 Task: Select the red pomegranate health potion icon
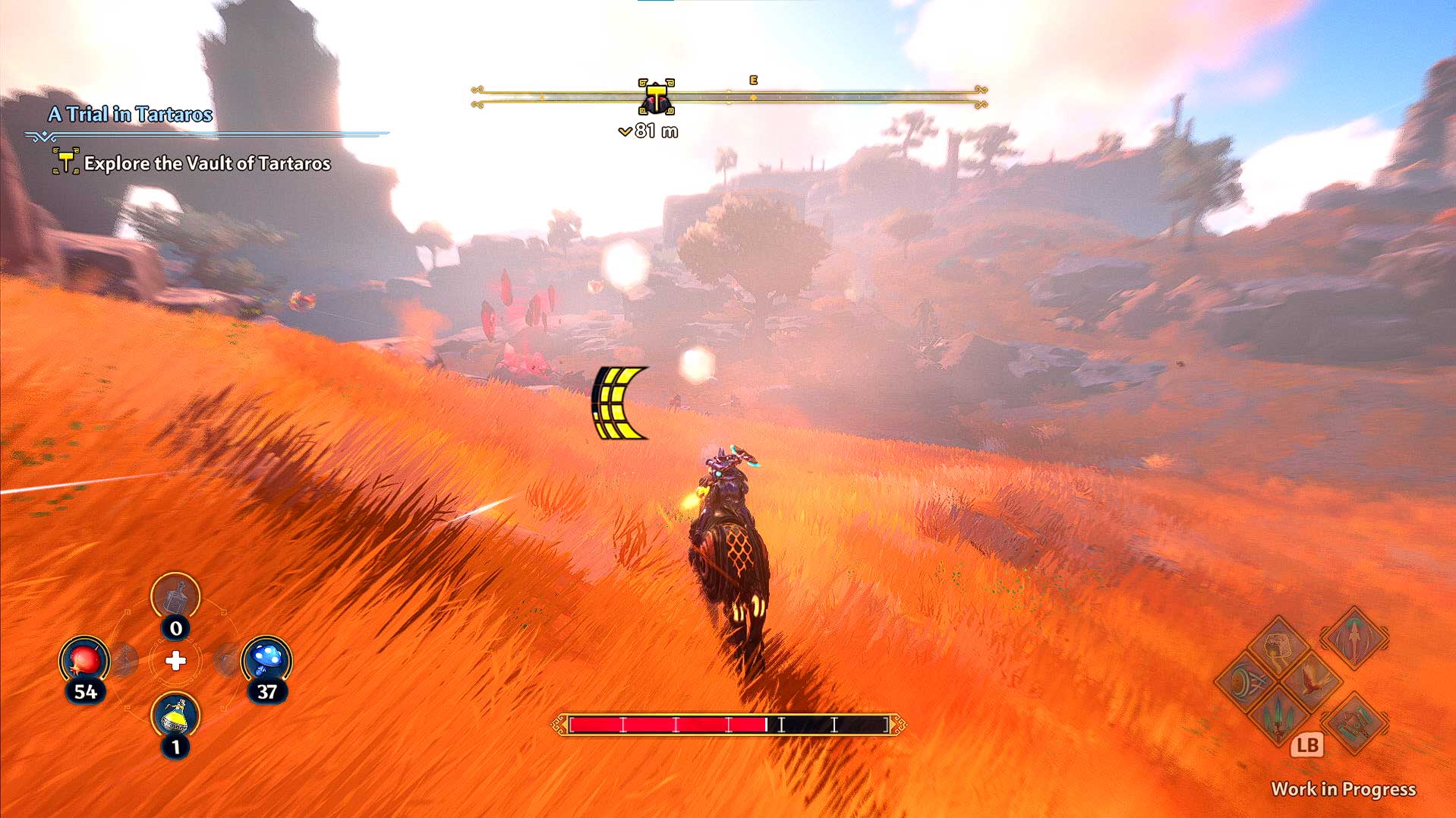[84, 658]
